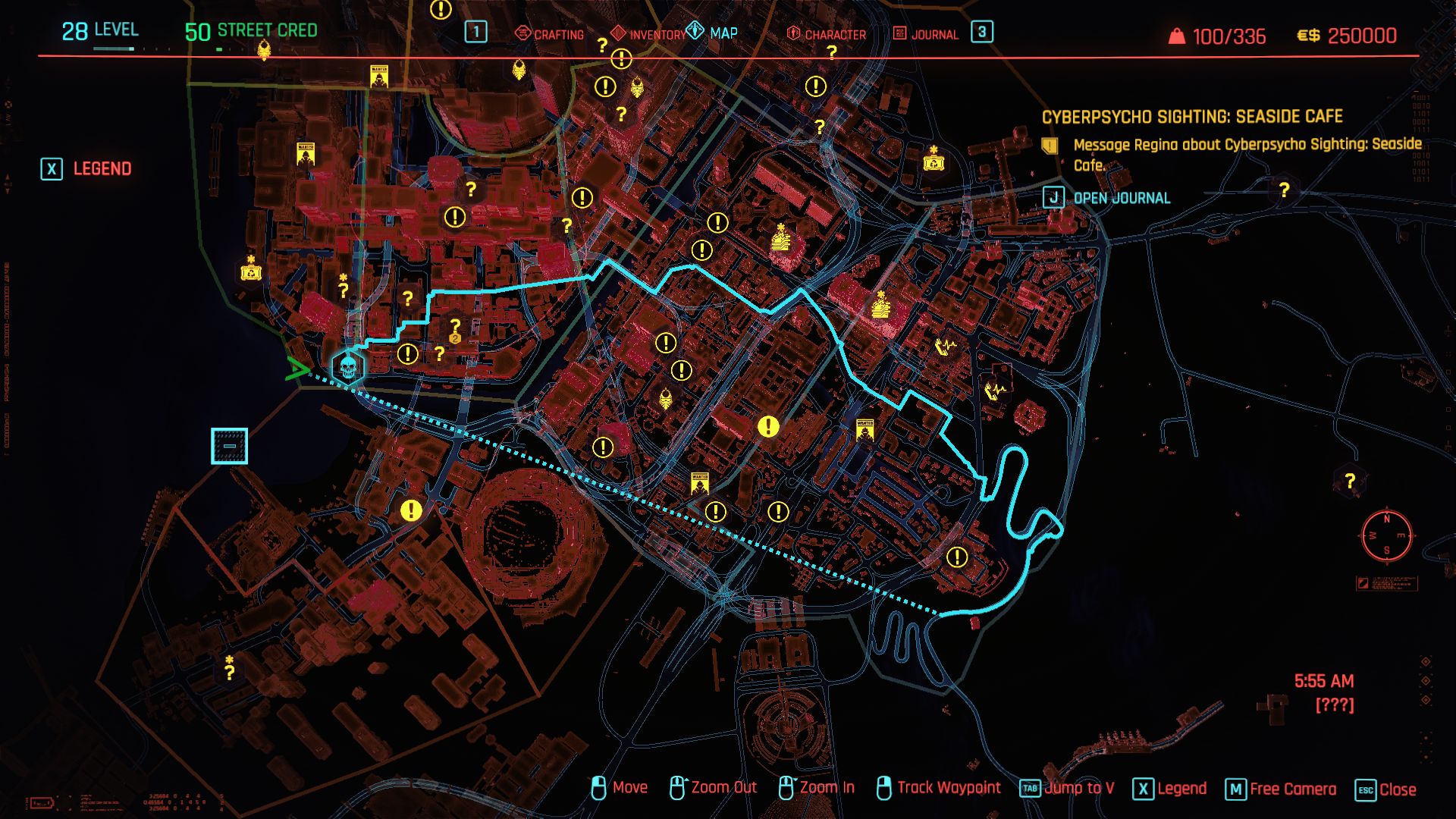Open Journal via the J prompt
The width and height of the screenshot is (1456, 819).
pyautogui.click(x=1054, y=196)
